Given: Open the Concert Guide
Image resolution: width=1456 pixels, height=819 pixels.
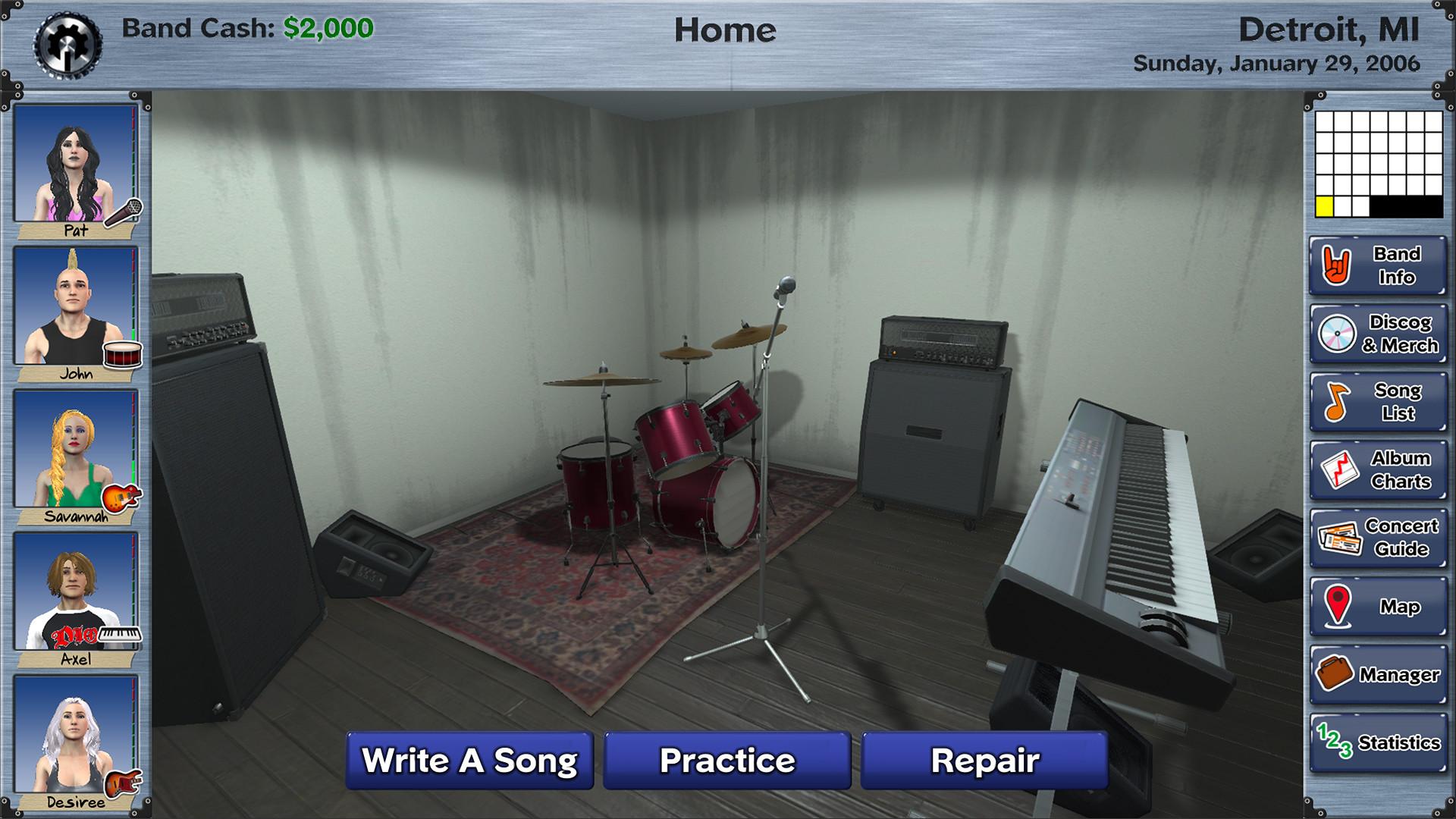Looking at the screenshot, I should pos(1376,538).
